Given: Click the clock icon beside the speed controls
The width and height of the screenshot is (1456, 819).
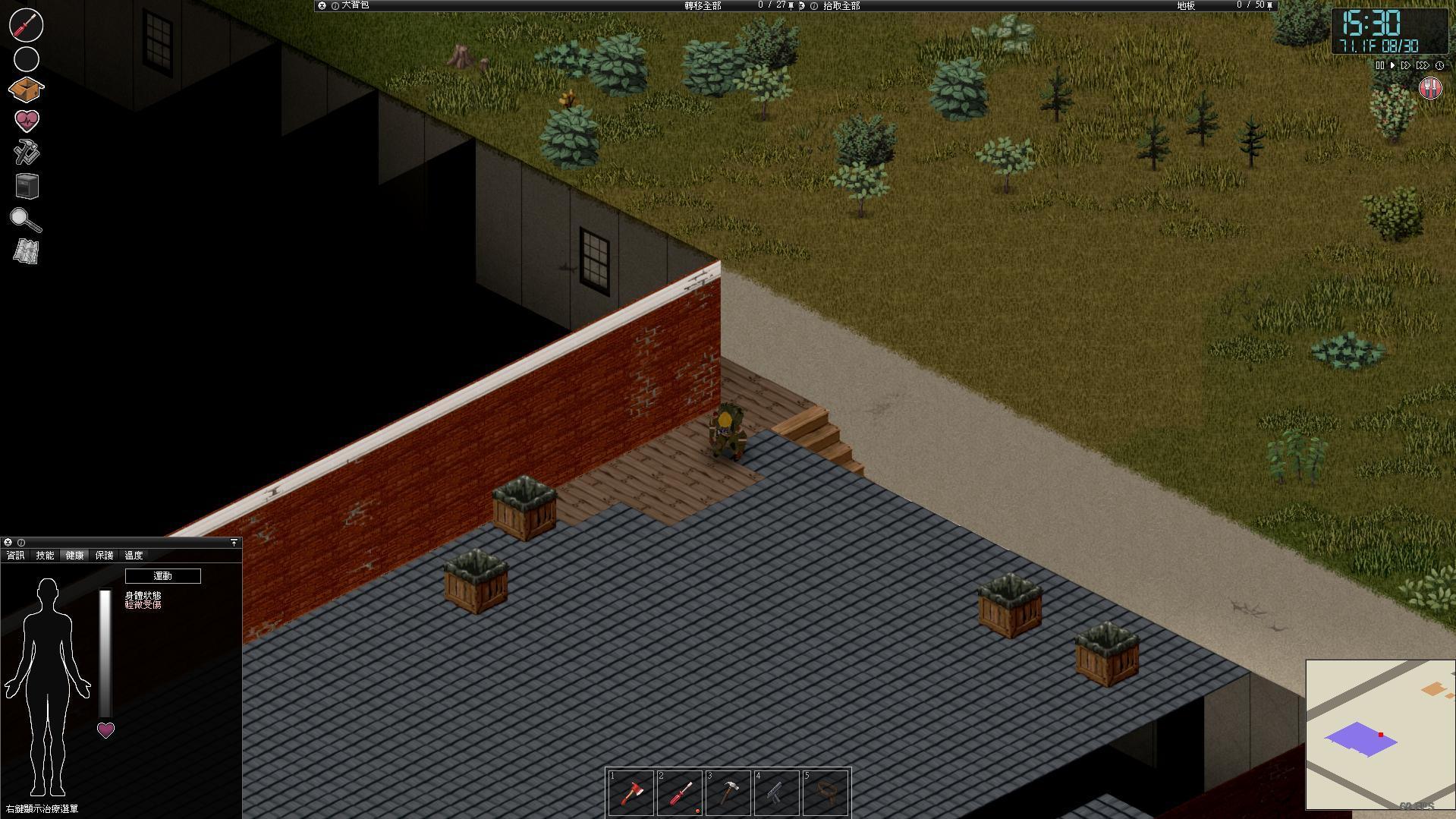Looking at the screenshot, I should [x=1439, y=65].
